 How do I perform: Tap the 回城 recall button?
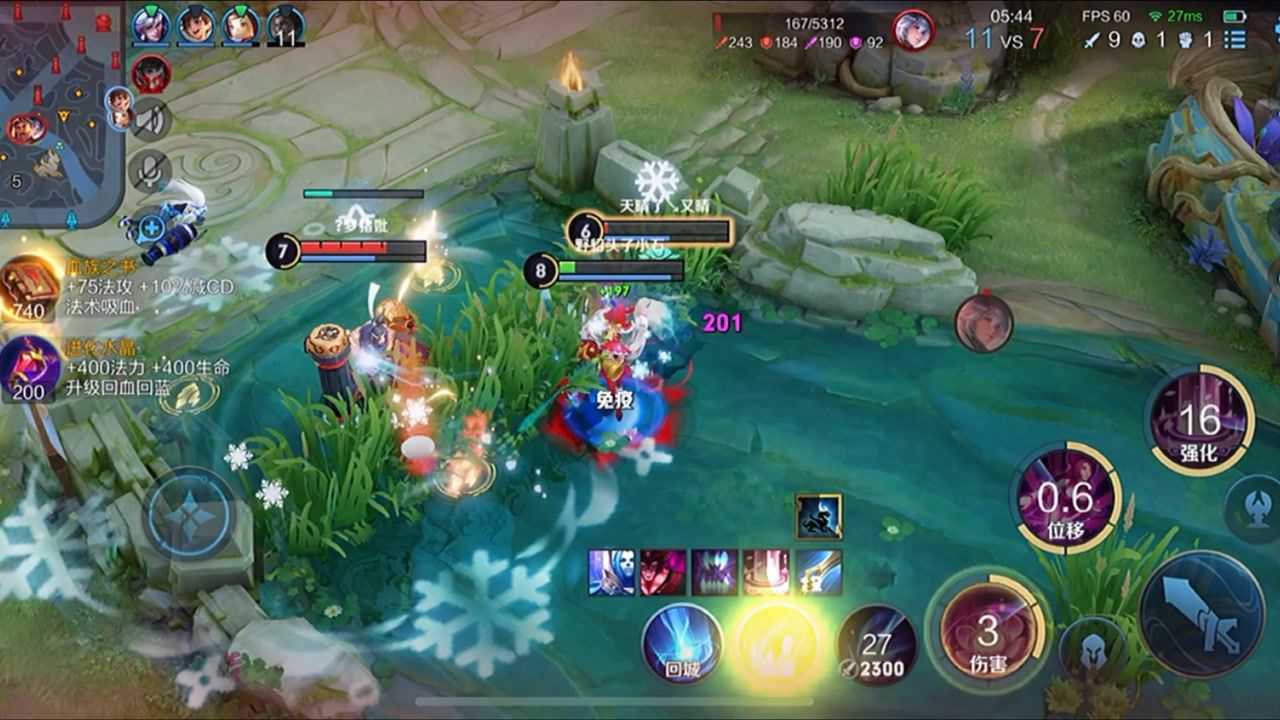point(682,644)
